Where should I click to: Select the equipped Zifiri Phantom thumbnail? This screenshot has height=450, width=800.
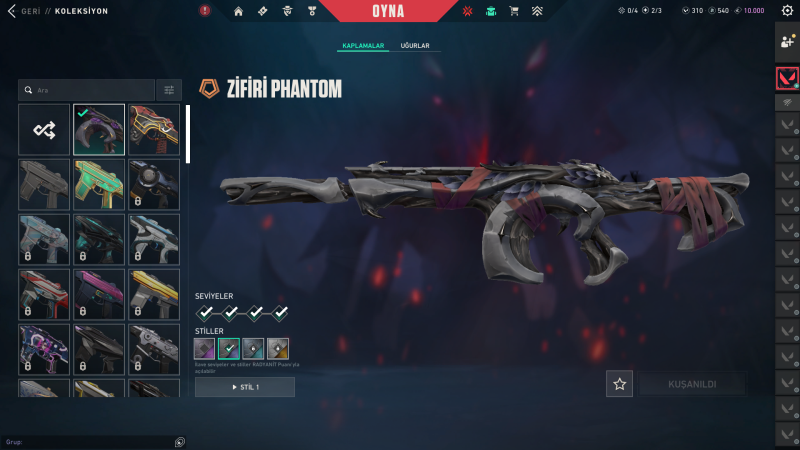click(99, 130)
